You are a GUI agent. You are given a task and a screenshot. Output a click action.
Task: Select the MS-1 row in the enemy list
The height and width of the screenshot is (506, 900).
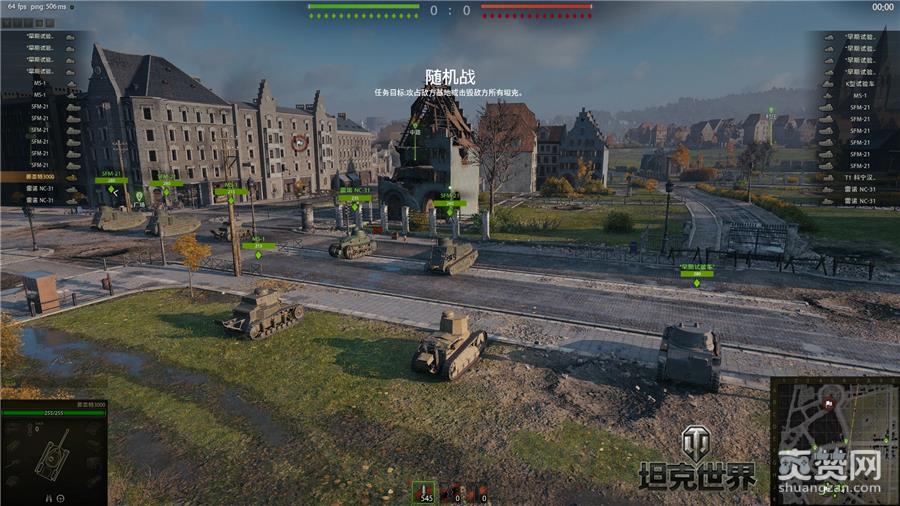(856, 95)
